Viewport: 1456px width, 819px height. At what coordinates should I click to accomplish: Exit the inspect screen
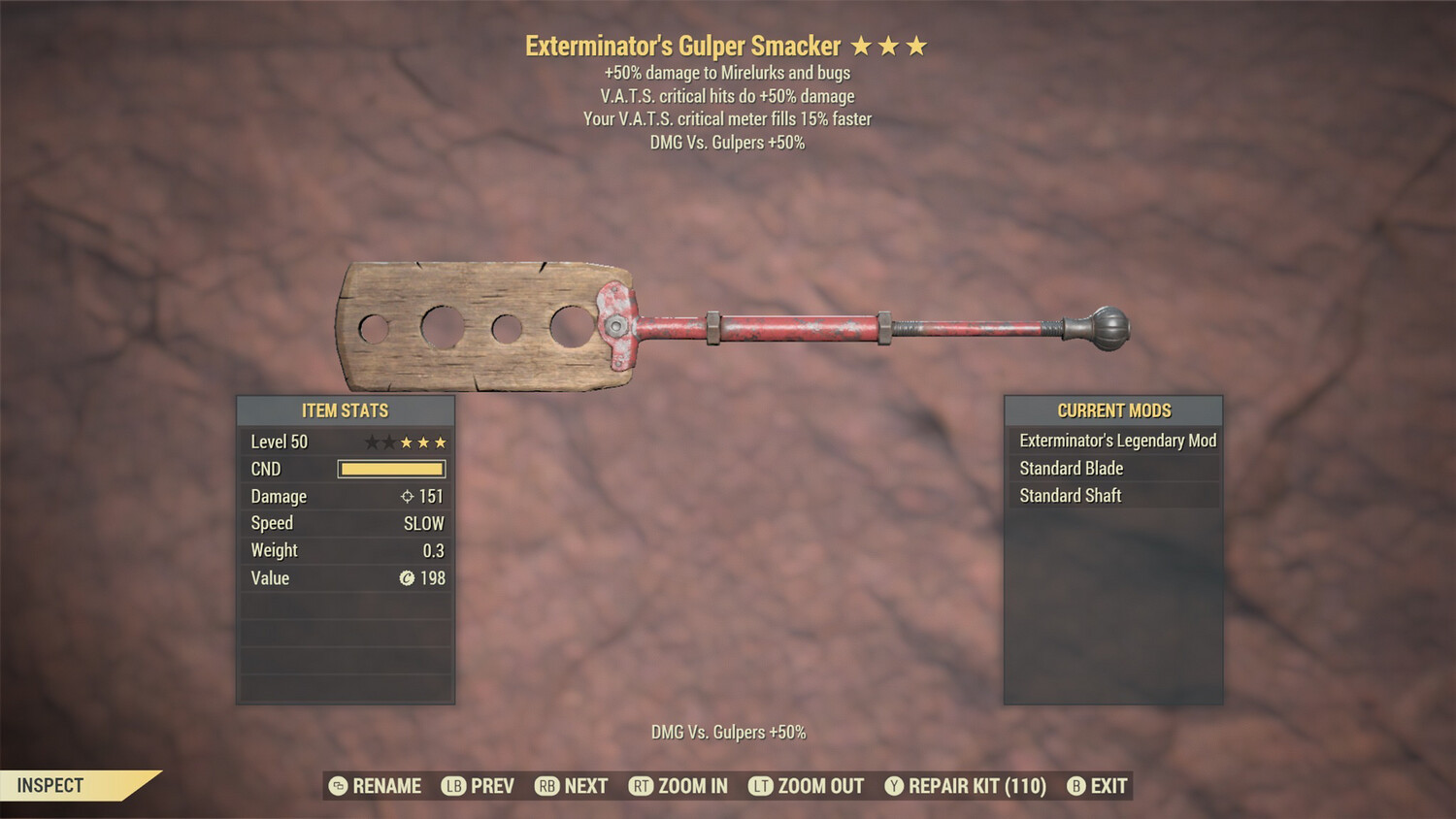pos(1098,786)
